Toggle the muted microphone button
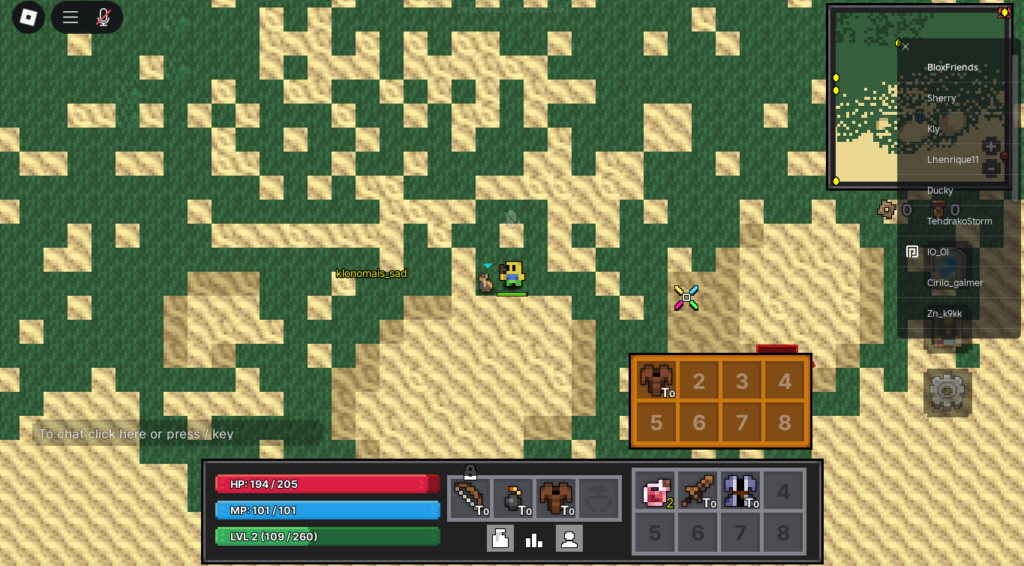Viewport: 1024px width, 566px height. 103,17
